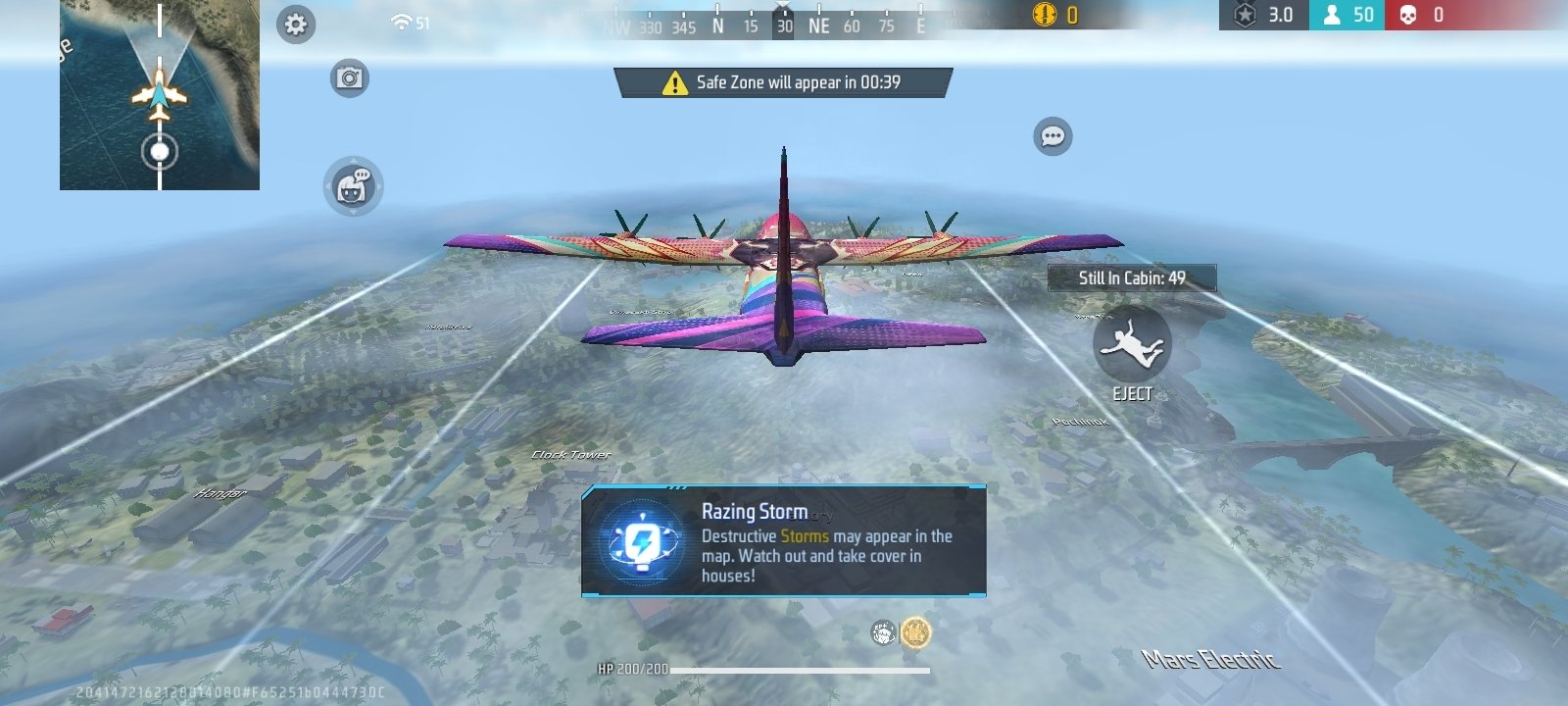Image resolution: width=1568 pixels, height=706 pixels.
Task: Eject from the plane
Action: [x=1132, y=345]
